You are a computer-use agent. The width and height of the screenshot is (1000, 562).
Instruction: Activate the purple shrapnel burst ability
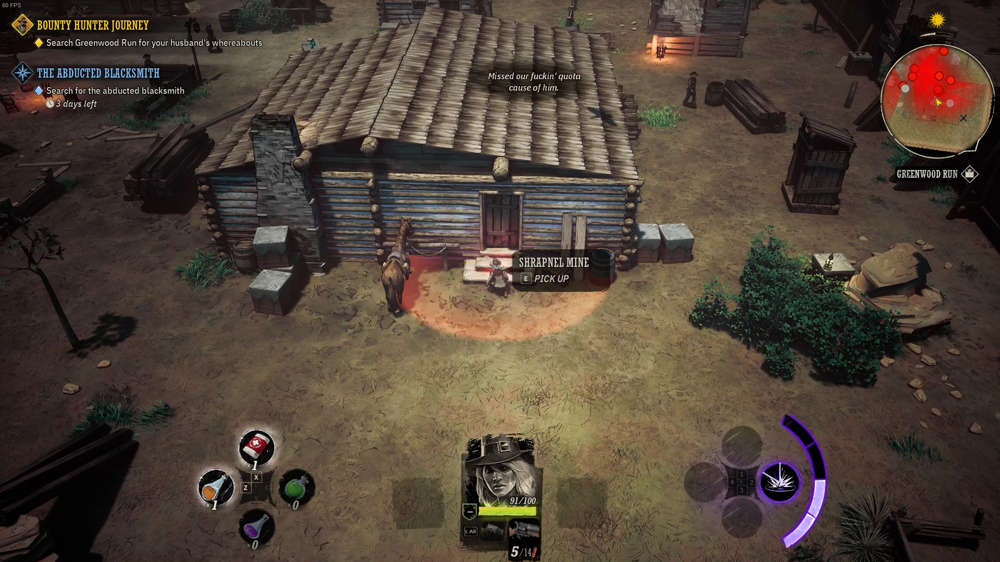pos(778,482)
